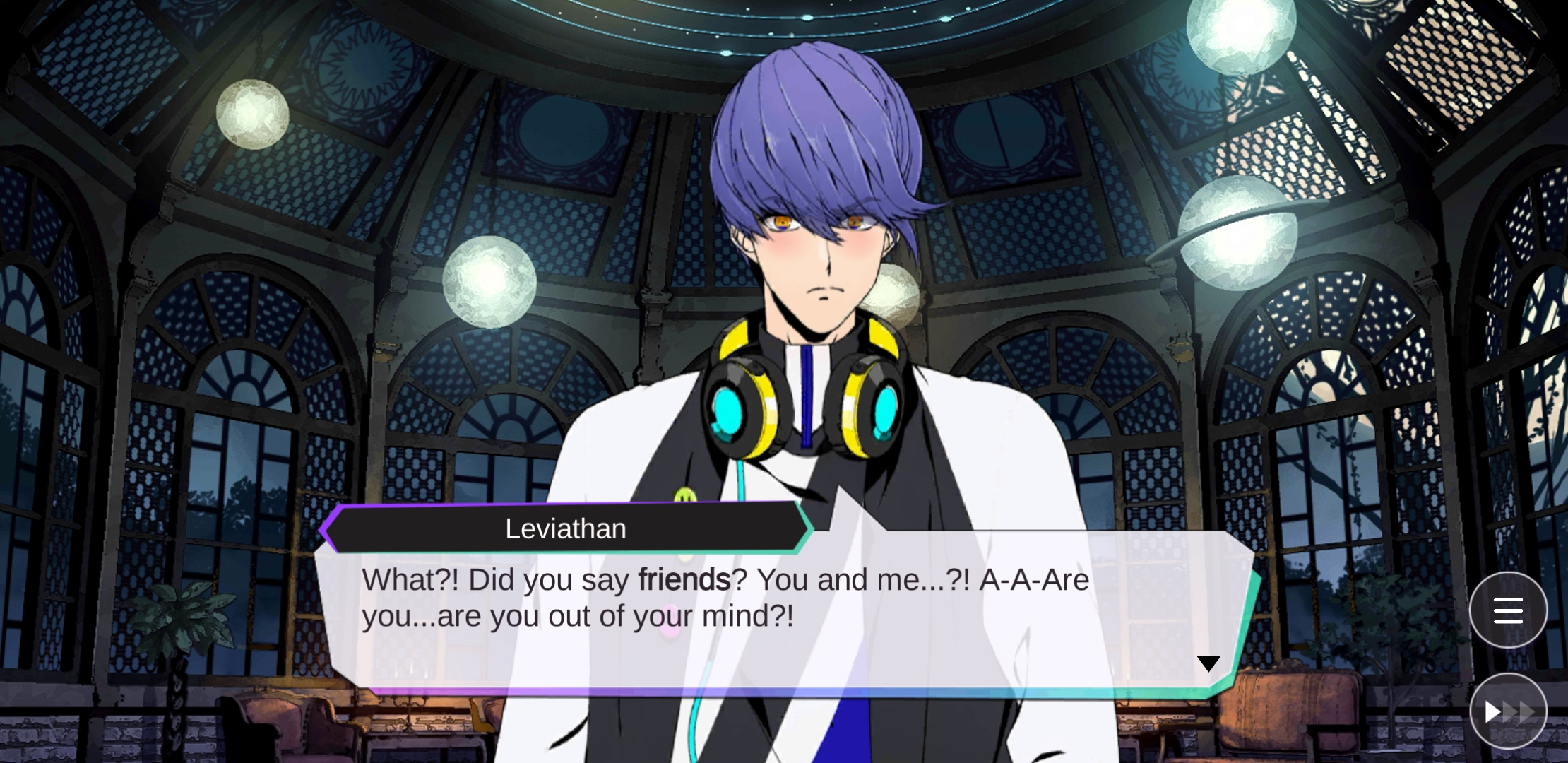Advance dialogue with the black arrow indicator
Screen dimensions: 1568x763
coord(1208,664)
